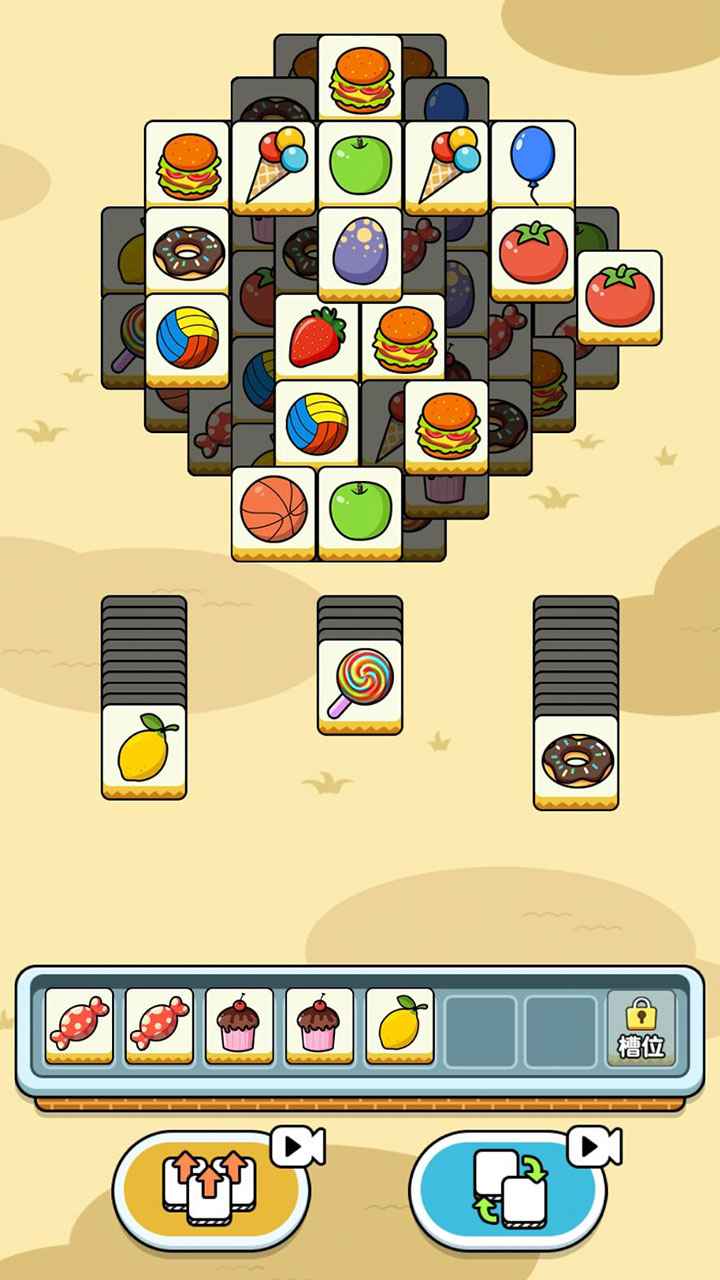Viewport: 720px width, 1280px height.
Task: Grab the donut tile atop the right pile
Action: click(575, 758)
